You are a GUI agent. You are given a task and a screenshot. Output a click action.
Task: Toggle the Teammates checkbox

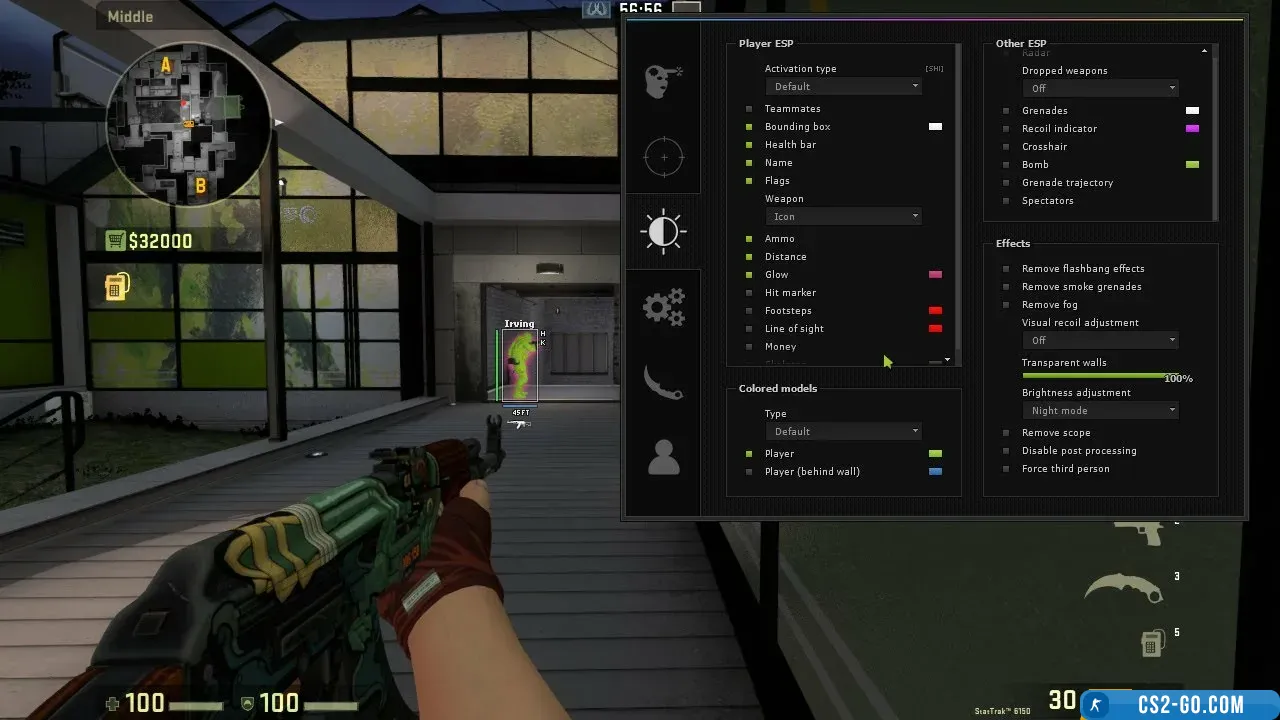(x=749, y=109)
